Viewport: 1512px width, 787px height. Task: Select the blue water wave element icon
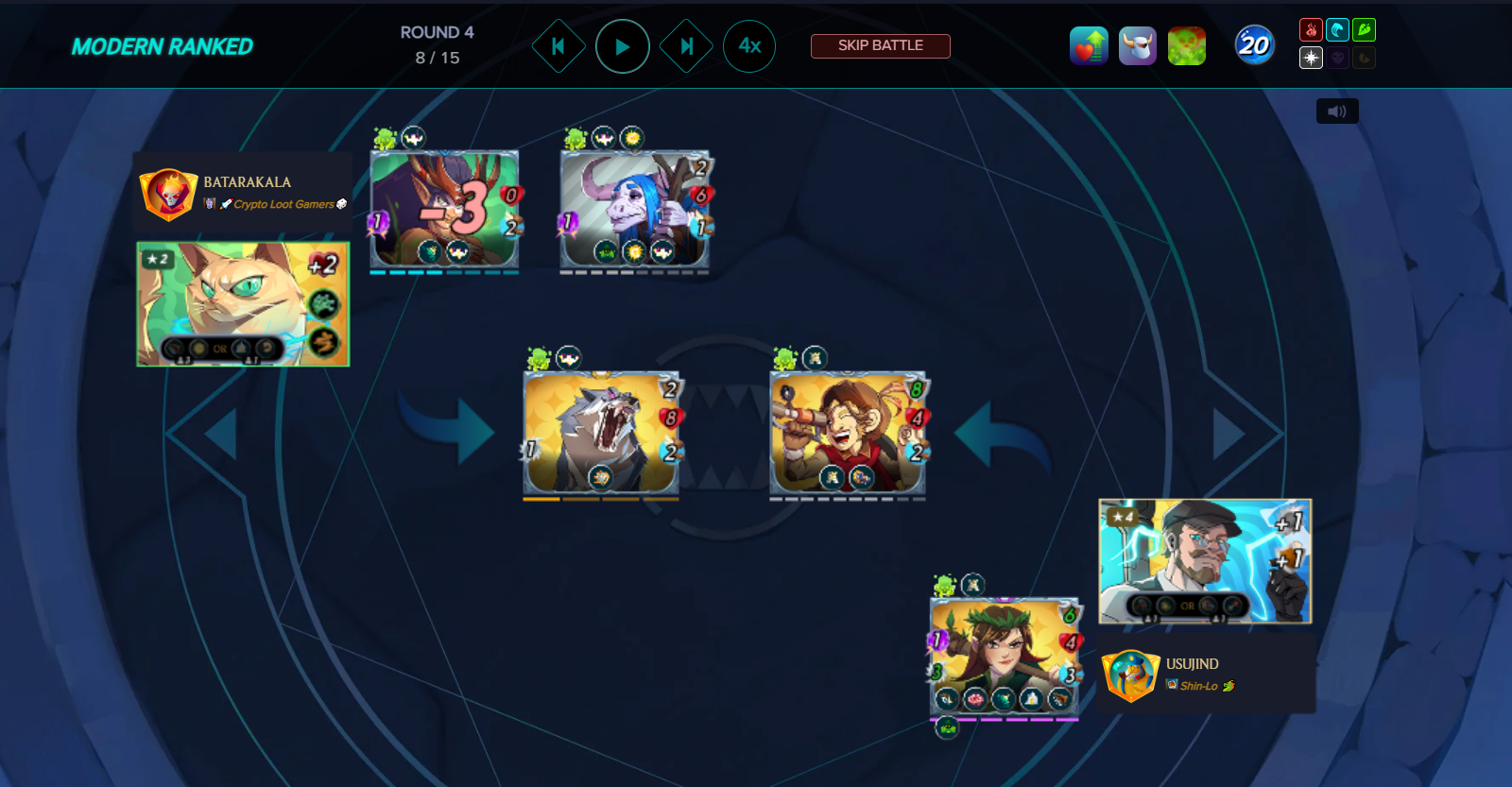pos(1337,30)
